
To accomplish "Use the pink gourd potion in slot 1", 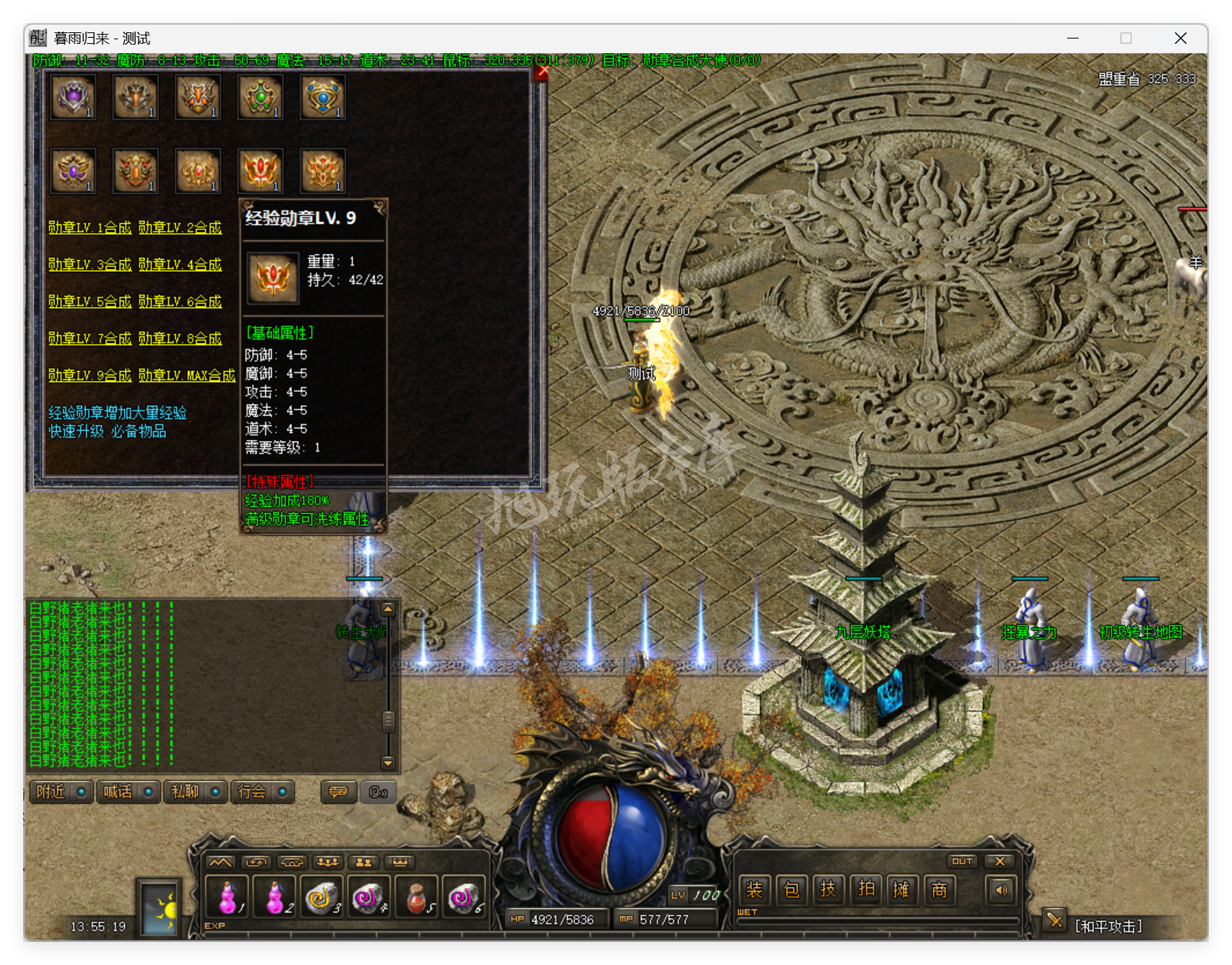I will click(227, 896).
